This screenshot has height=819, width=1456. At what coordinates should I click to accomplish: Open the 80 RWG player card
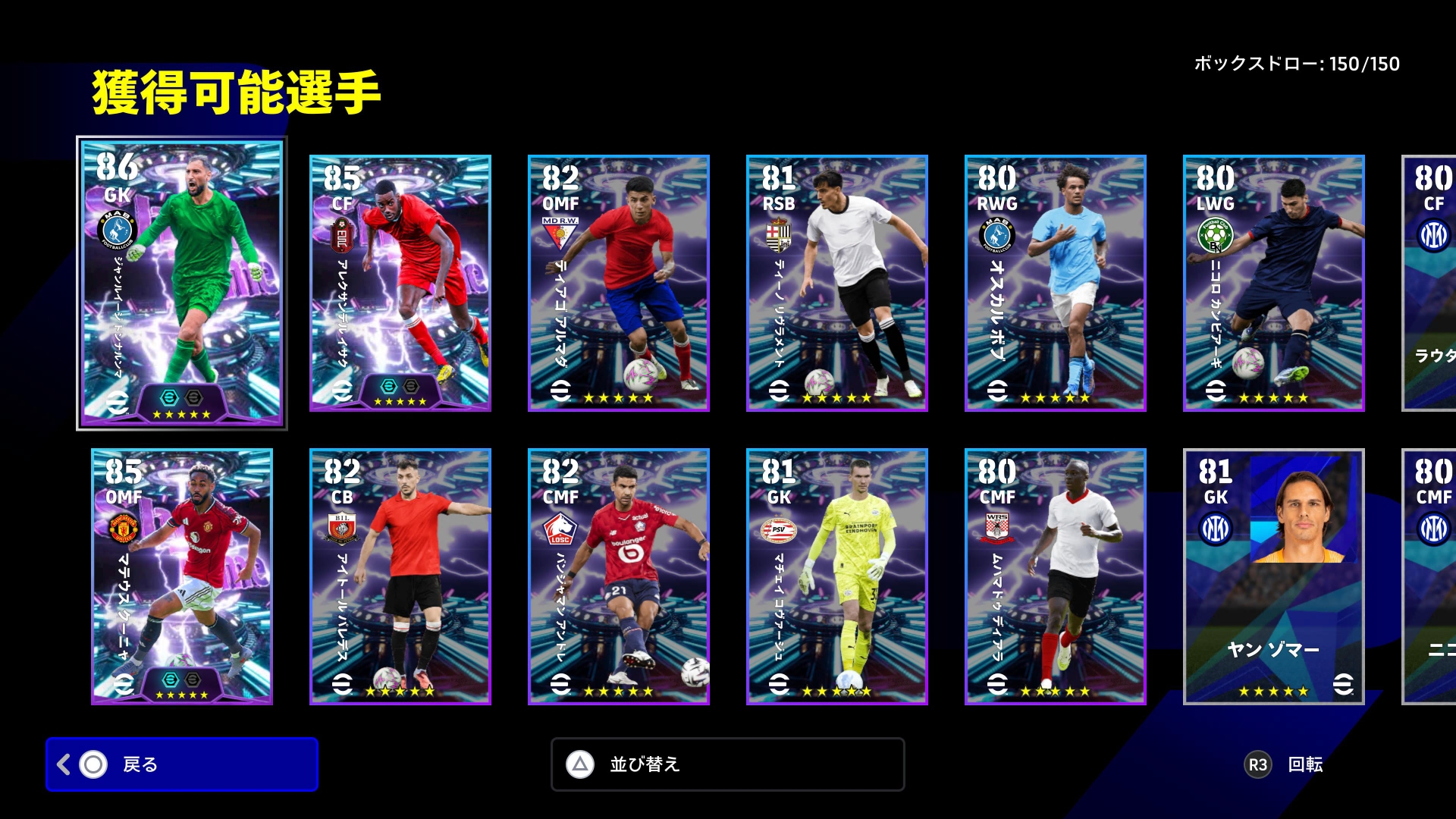(x=1056, y=284)
